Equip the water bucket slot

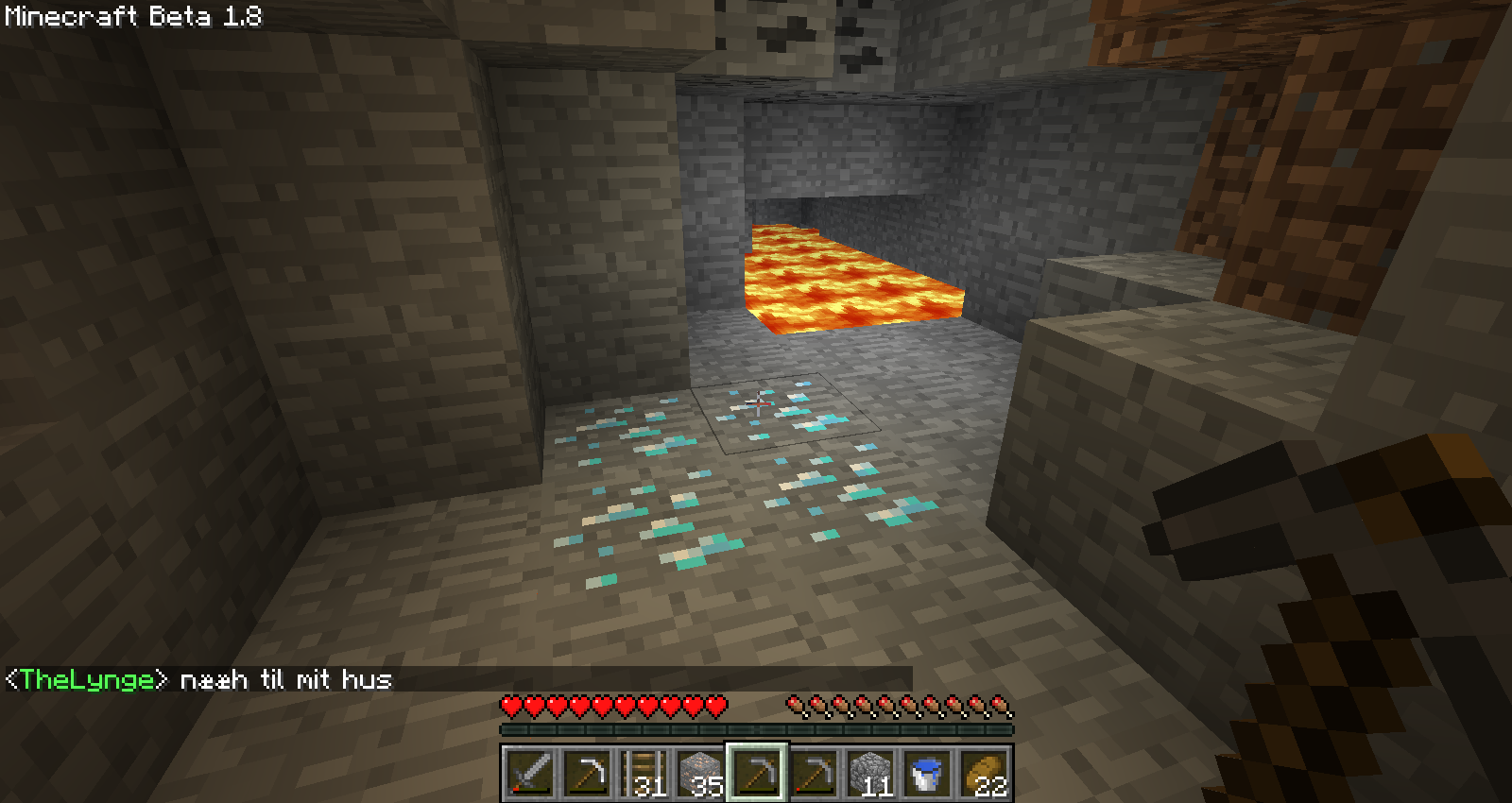[927, 774]
